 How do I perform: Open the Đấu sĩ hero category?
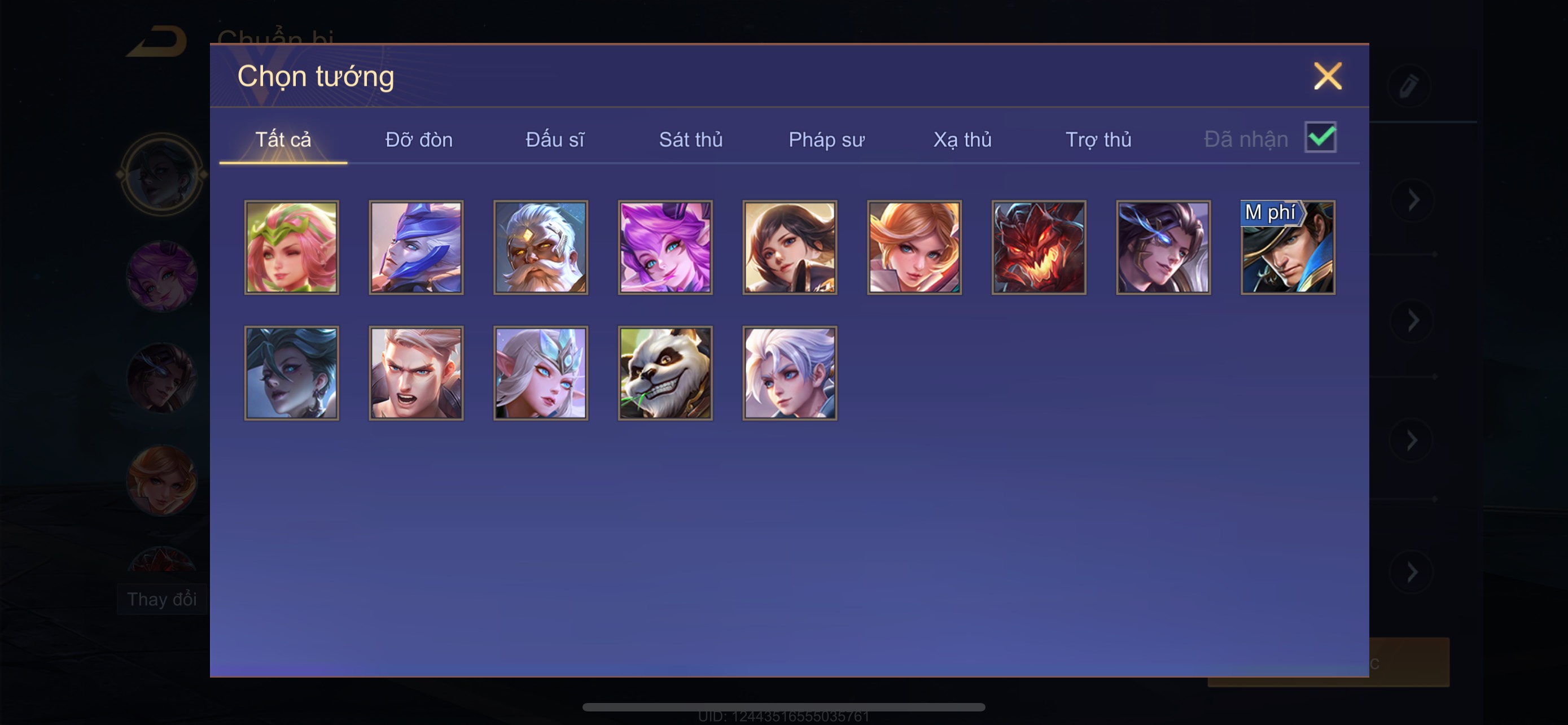(x=554, y=140)
